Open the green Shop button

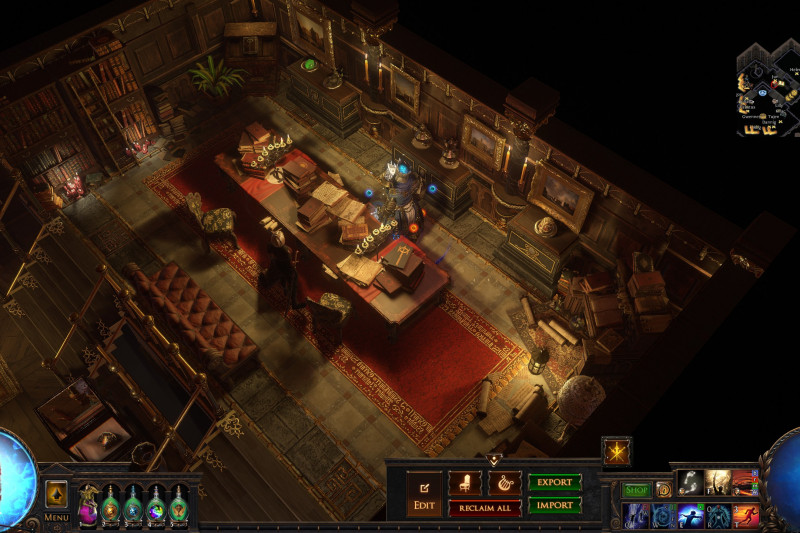[x=636, y=490]
